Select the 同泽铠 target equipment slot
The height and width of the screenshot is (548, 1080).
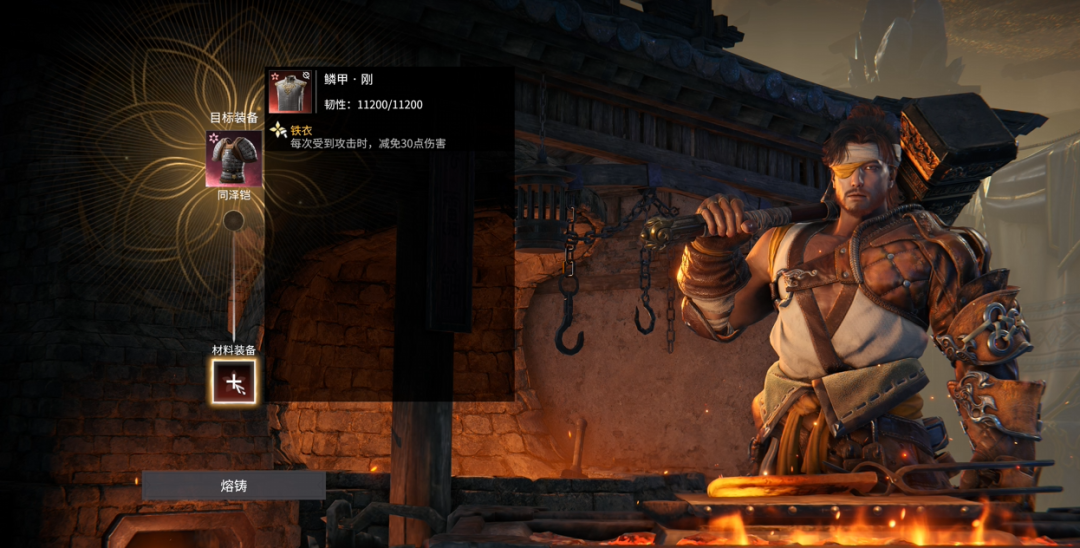tap(234, 159)
